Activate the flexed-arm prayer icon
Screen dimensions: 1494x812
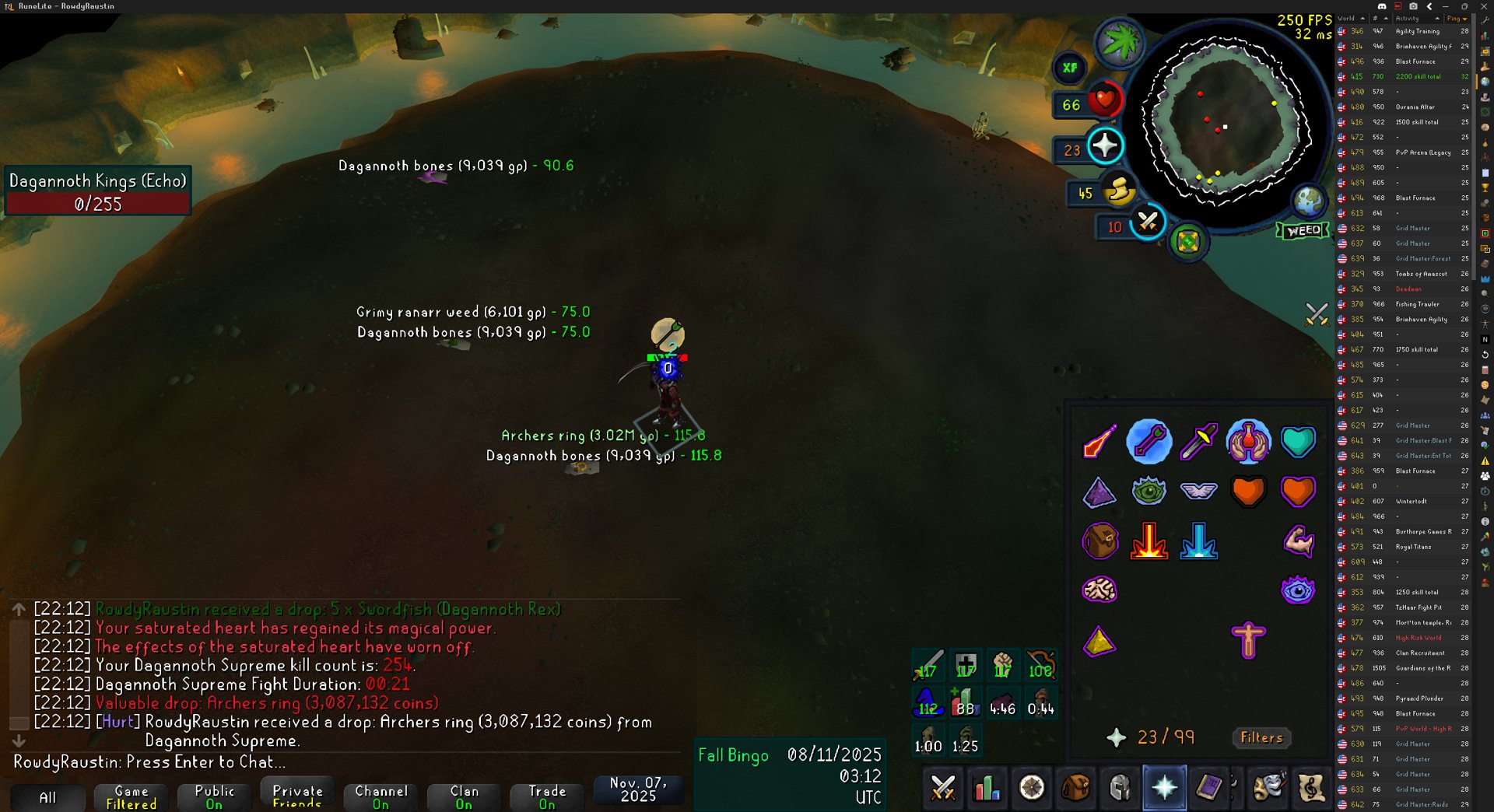[x=1298, y=541]
